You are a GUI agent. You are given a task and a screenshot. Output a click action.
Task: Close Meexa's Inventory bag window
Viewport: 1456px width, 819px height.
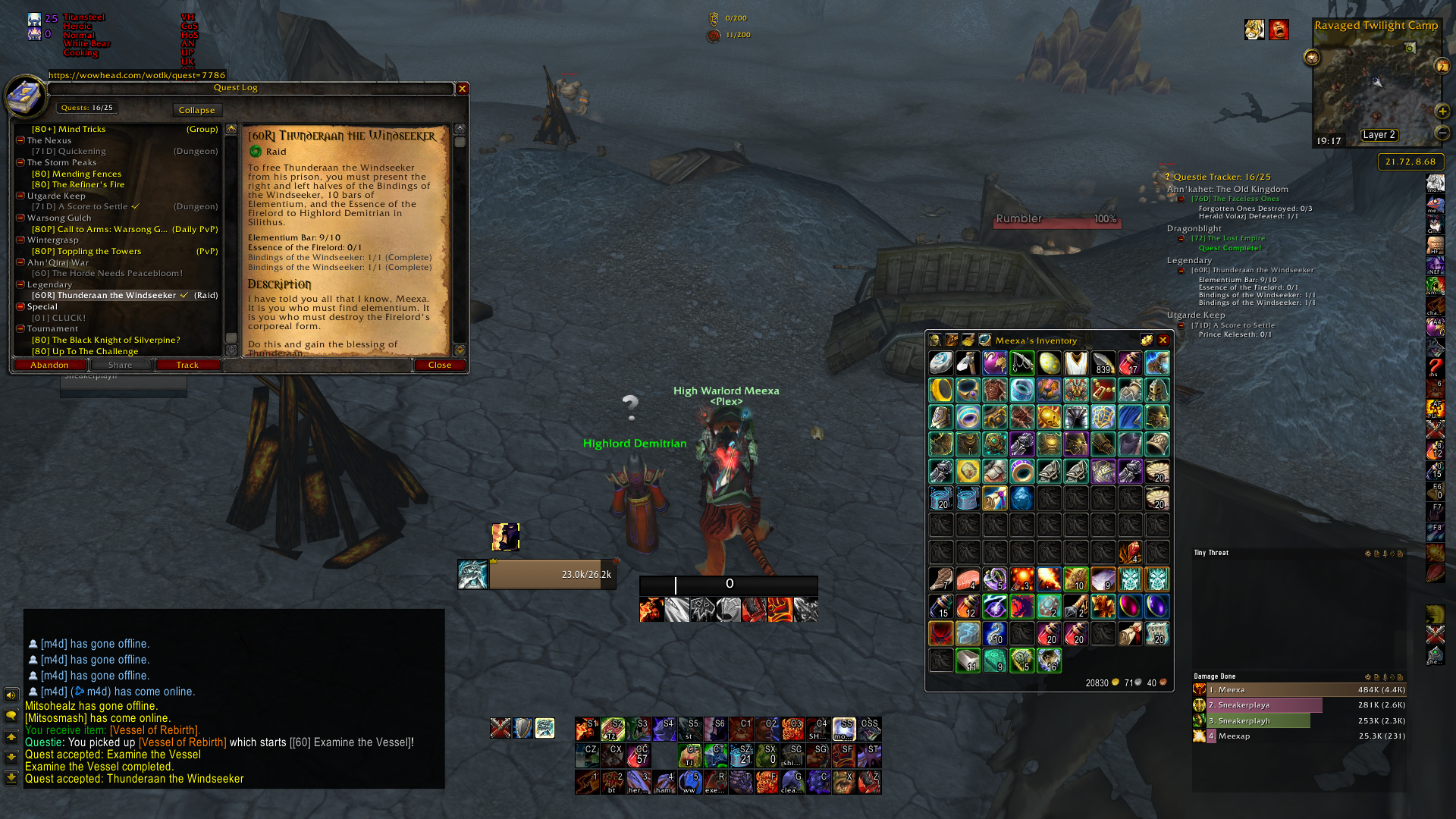point(1163,340)
